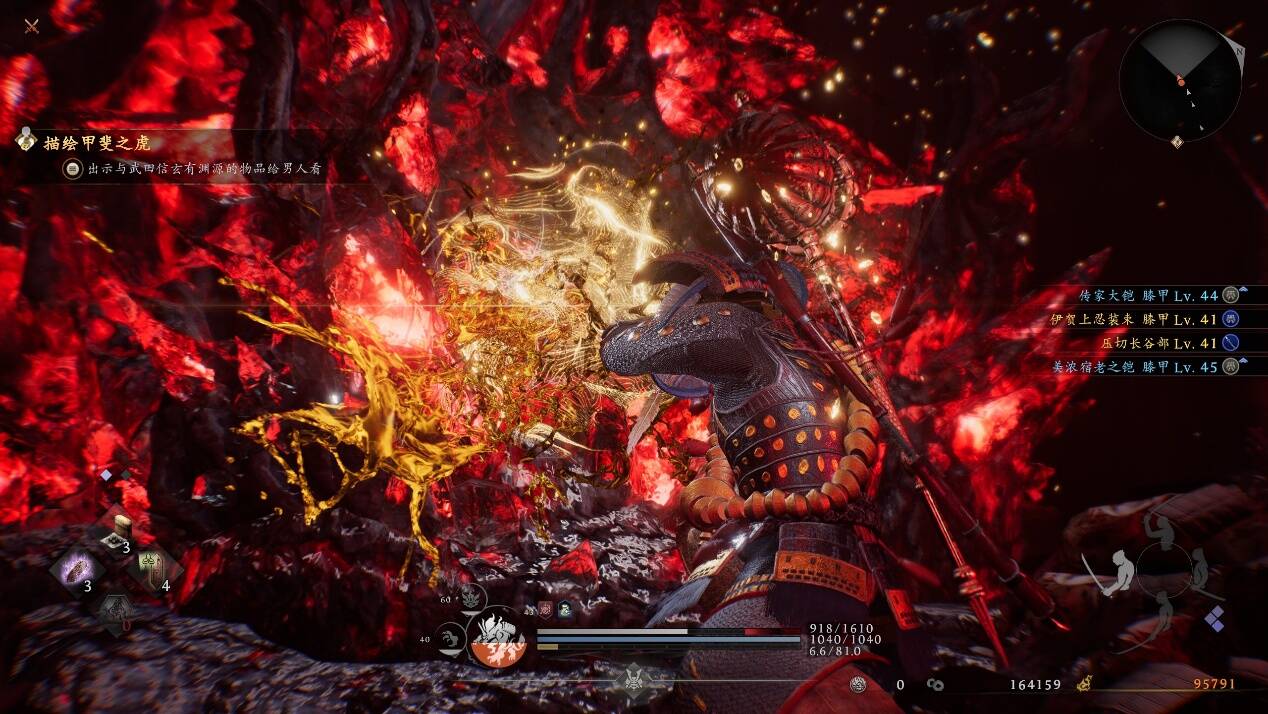Activate the upper yokai ability costing 60
Image resolution: width=1268 pixels, height=714 pixels.
click(473, 597)
